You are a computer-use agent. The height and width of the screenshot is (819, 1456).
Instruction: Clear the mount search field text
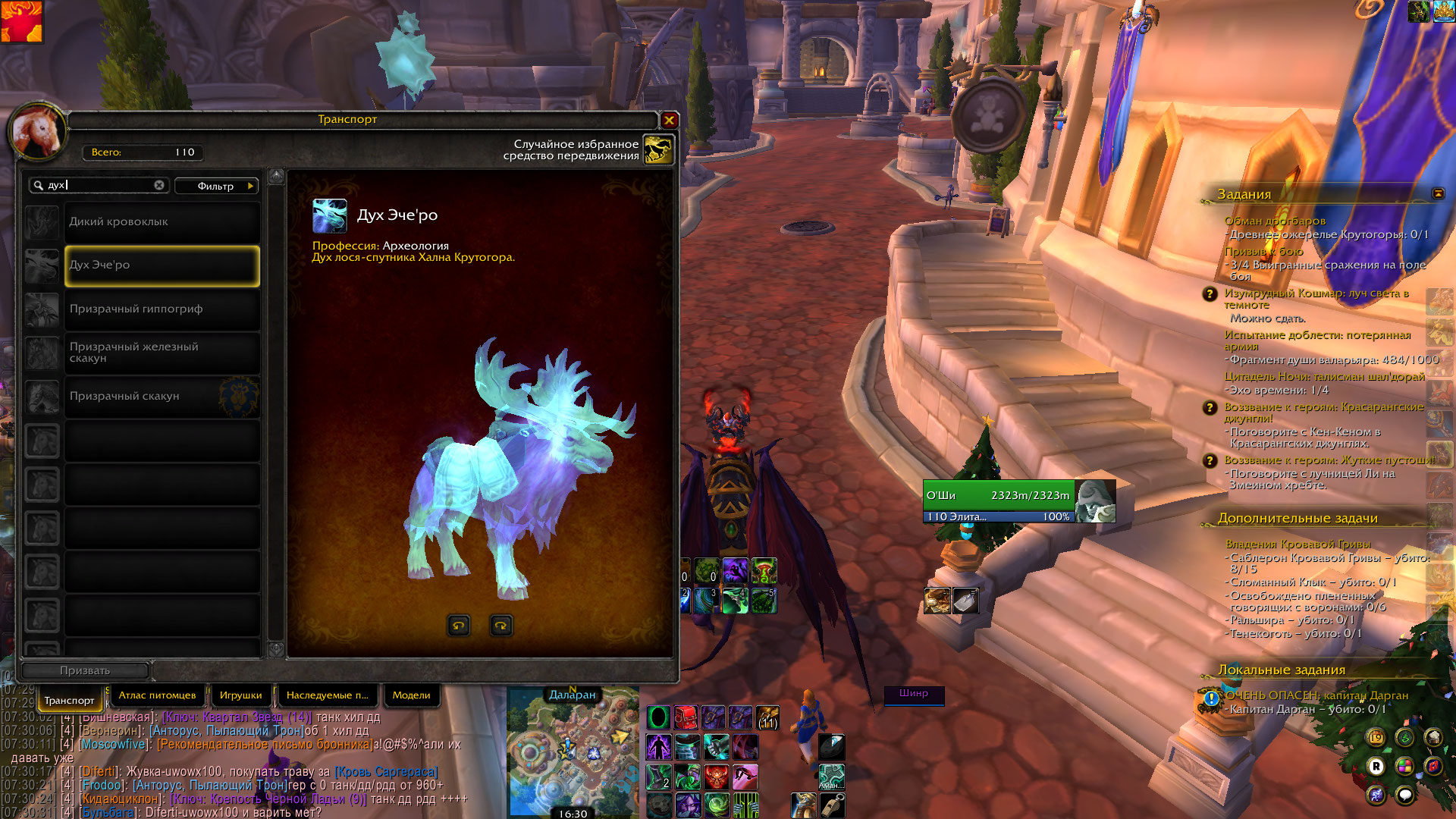(x=159, y=185)
